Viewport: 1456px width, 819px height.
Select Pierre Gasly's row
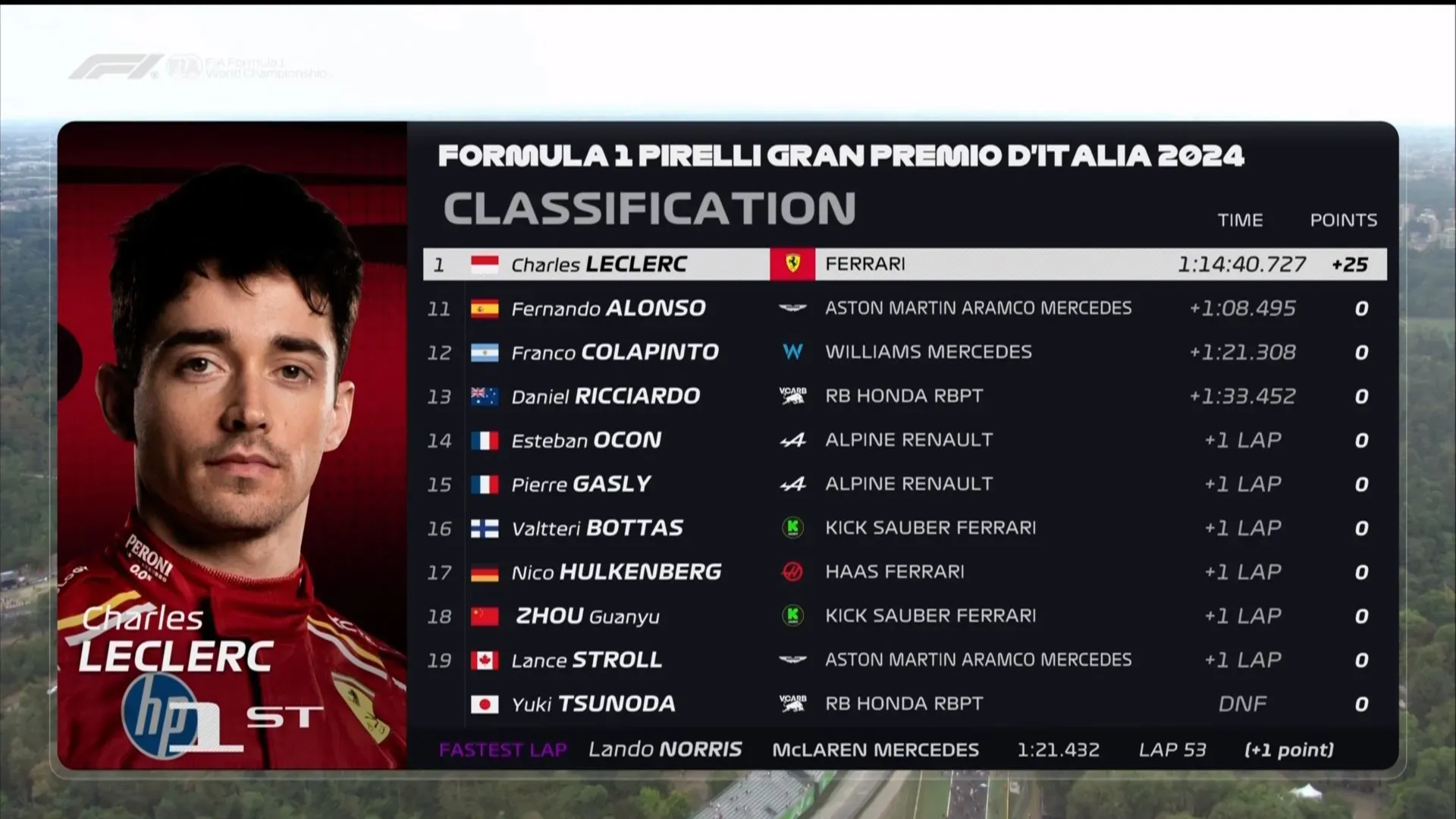click(902, 485)
